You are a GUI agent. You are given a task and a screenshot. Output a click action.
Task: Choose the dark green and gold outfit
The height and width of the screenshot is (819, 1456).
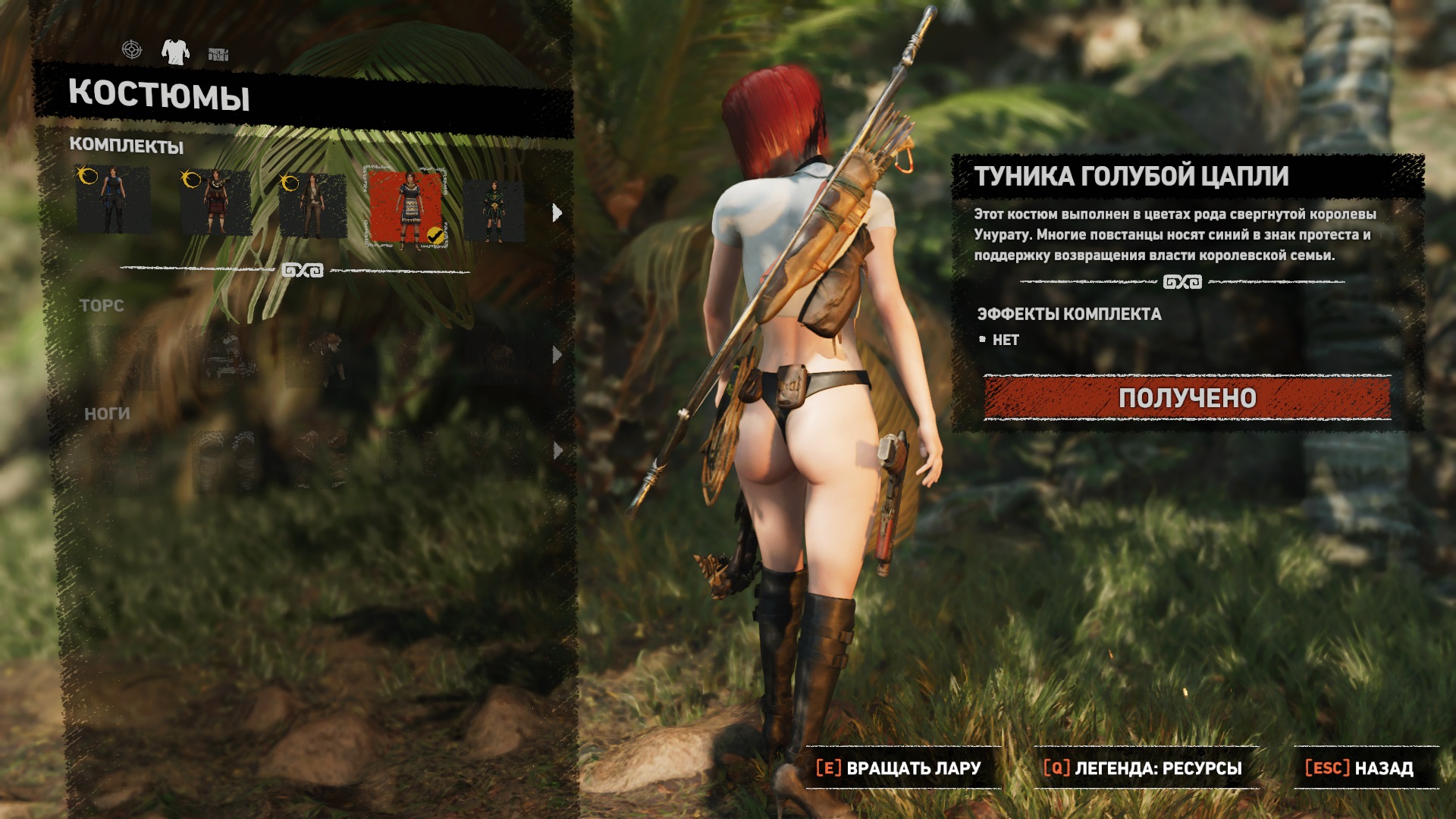pos(494,211)
